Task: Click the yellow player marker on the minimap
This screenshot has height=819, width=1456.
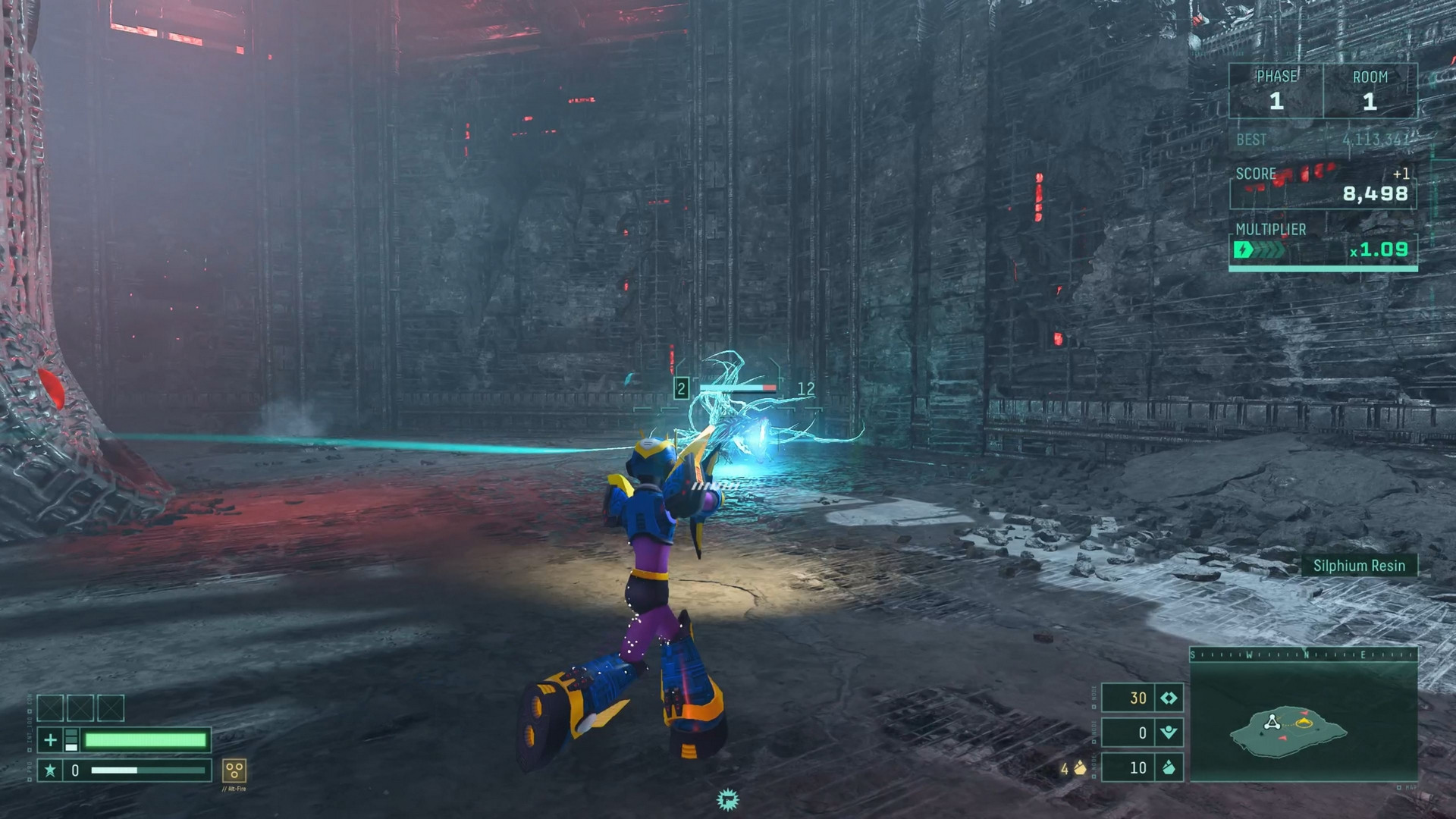Action: [1304, 723]
